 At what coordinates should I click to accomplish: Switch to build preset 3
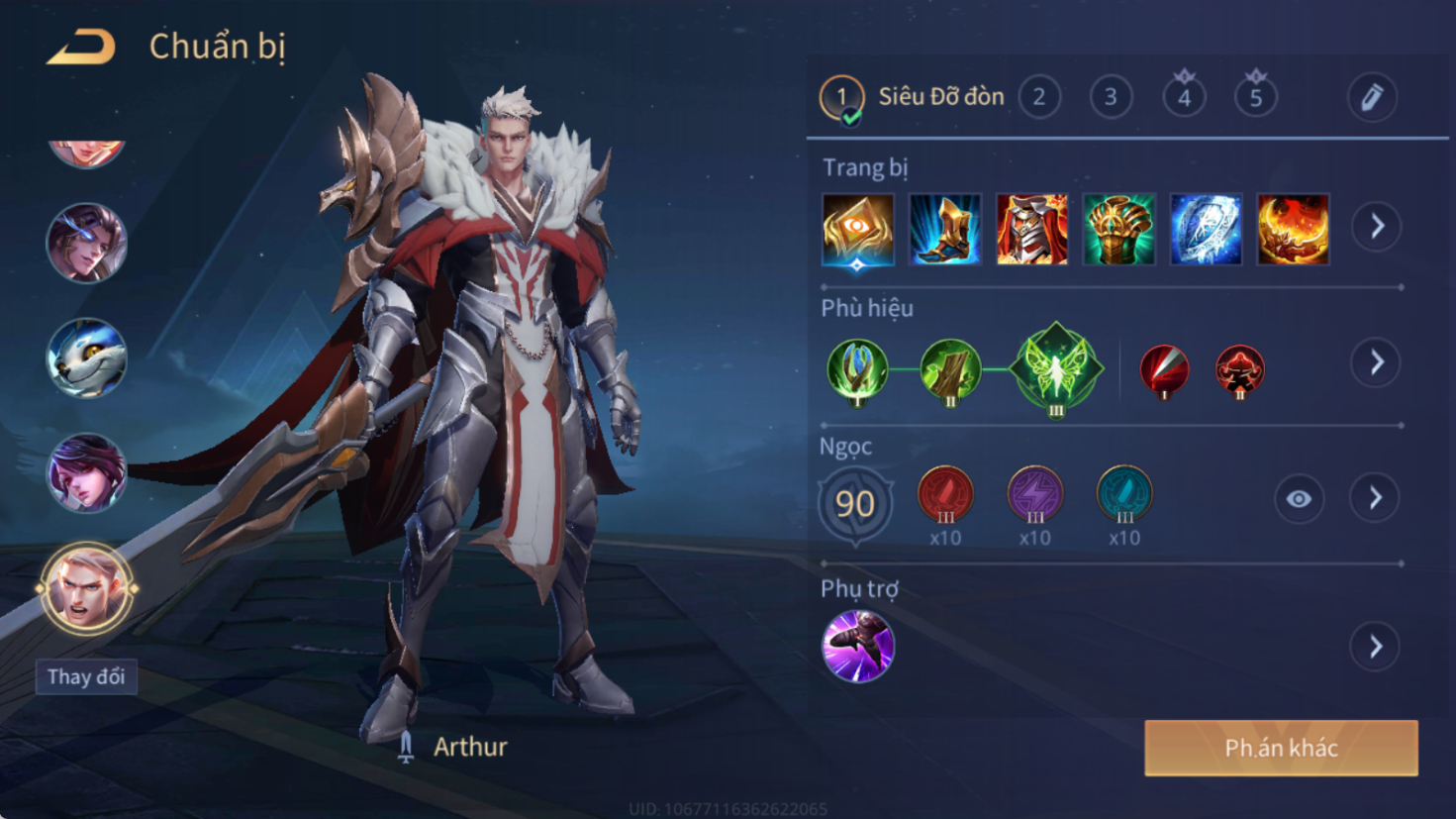pos(1111,97)
